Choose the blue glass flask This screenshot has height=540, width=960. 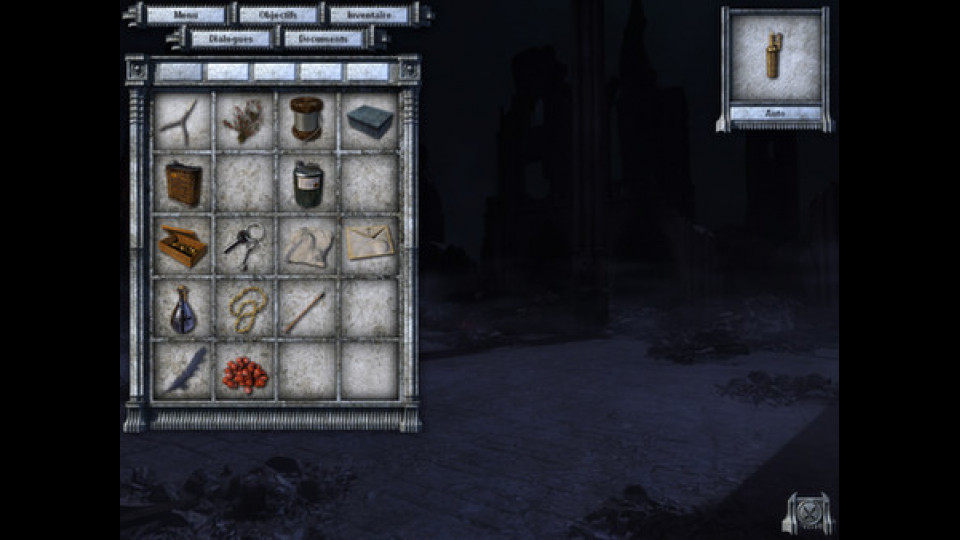[x=182, y=309]
